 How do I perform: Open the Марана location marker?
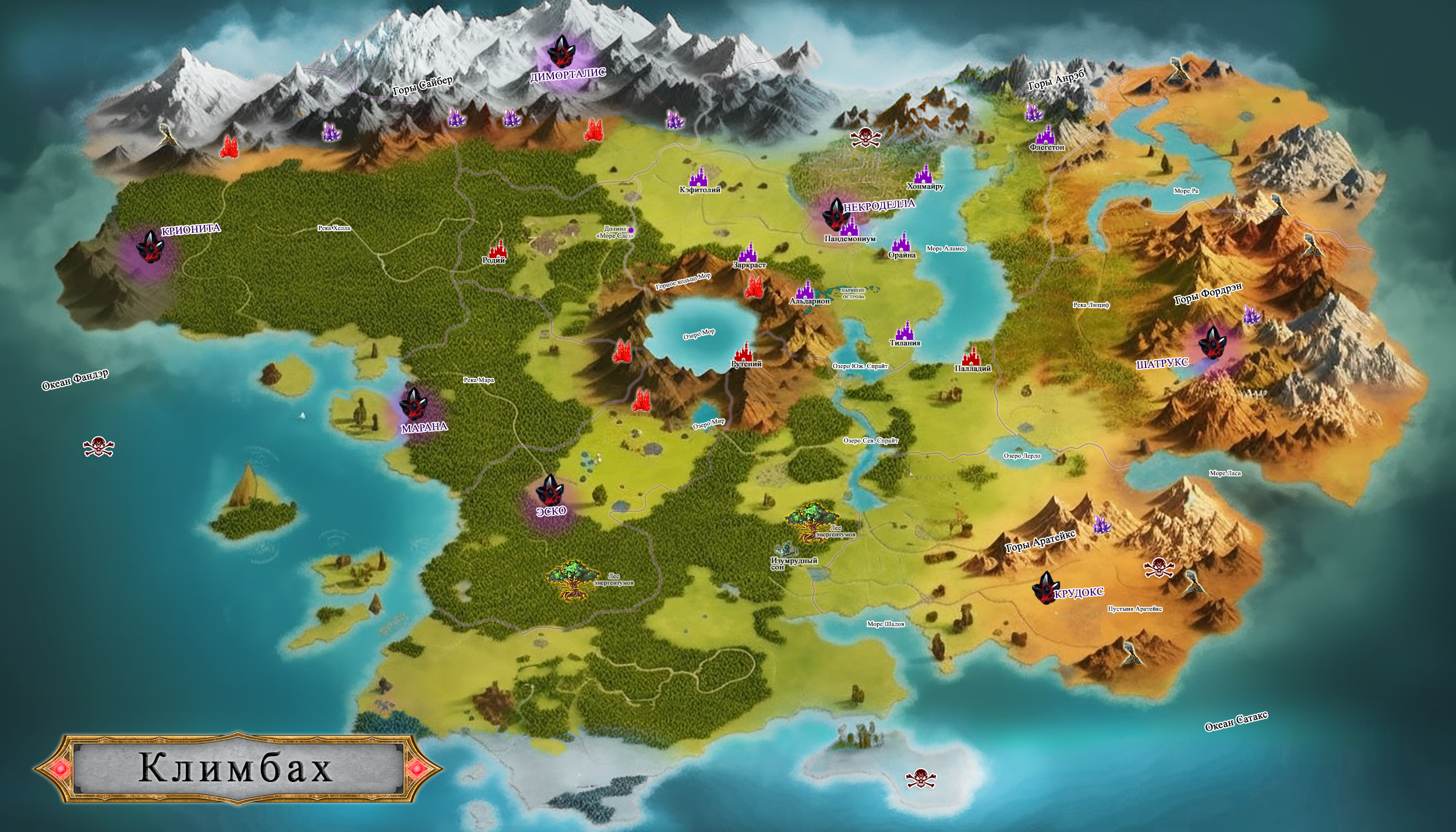pos(414,403)
